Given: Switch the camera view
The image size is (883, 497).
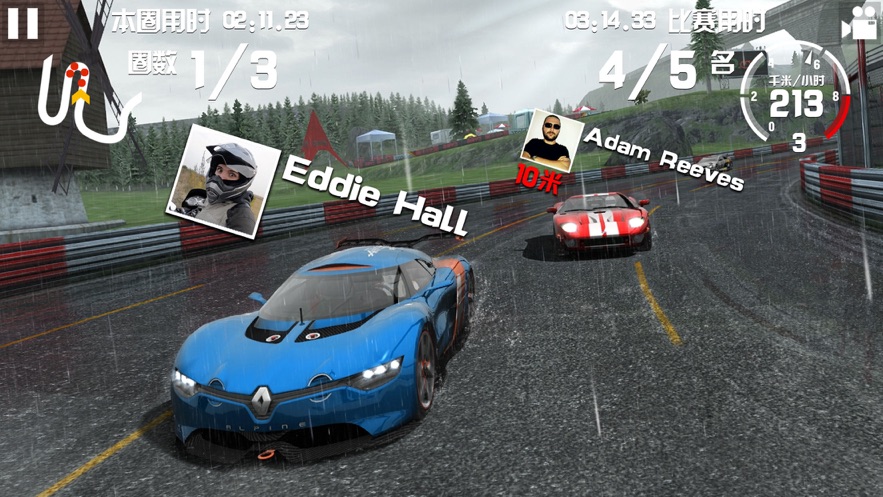Looking at the screenshot, I should tap(858, 24).
